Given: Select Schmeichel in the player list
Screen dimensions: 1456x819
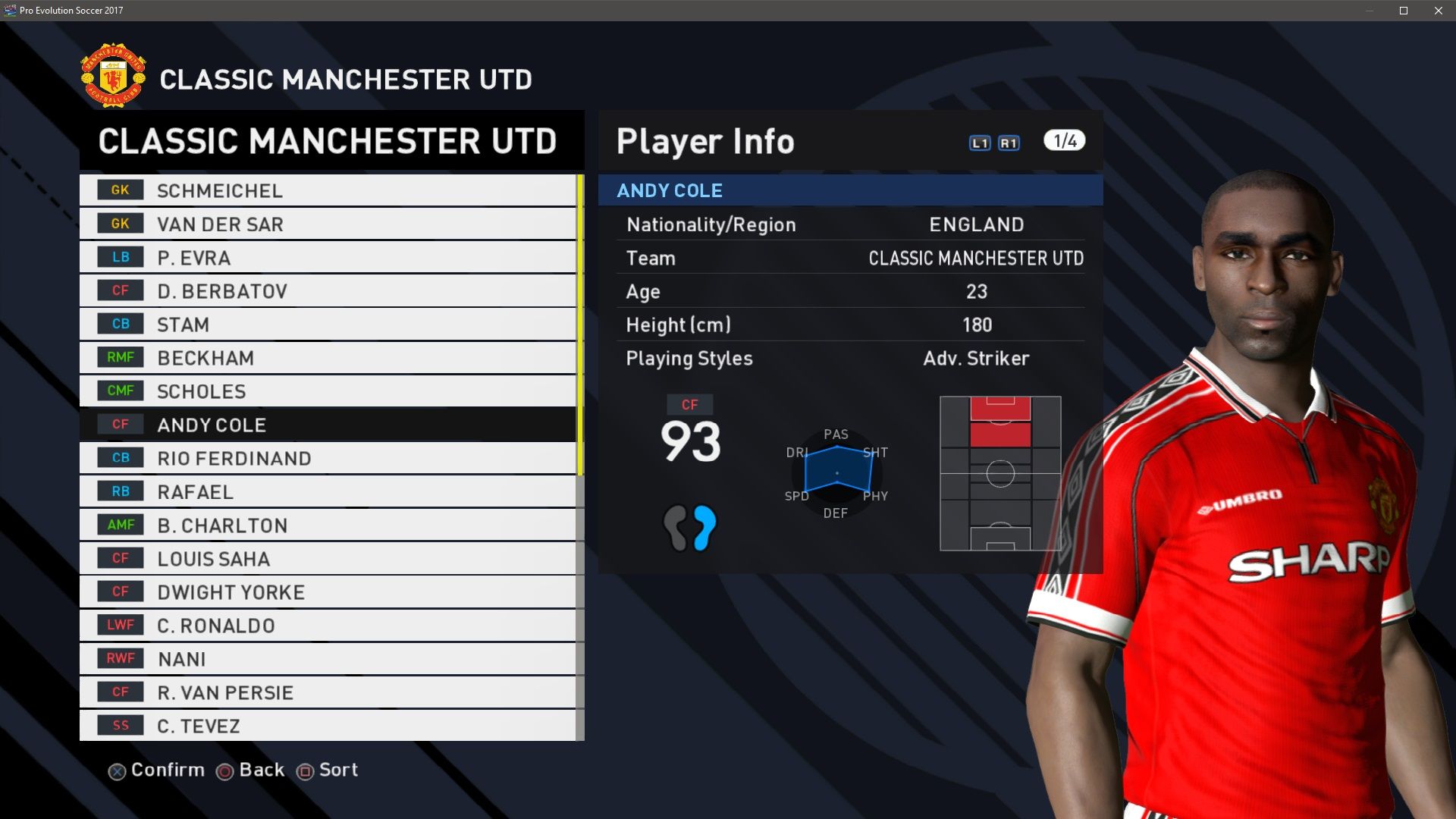Looking at the screenshot, I should tap(328, 190).
